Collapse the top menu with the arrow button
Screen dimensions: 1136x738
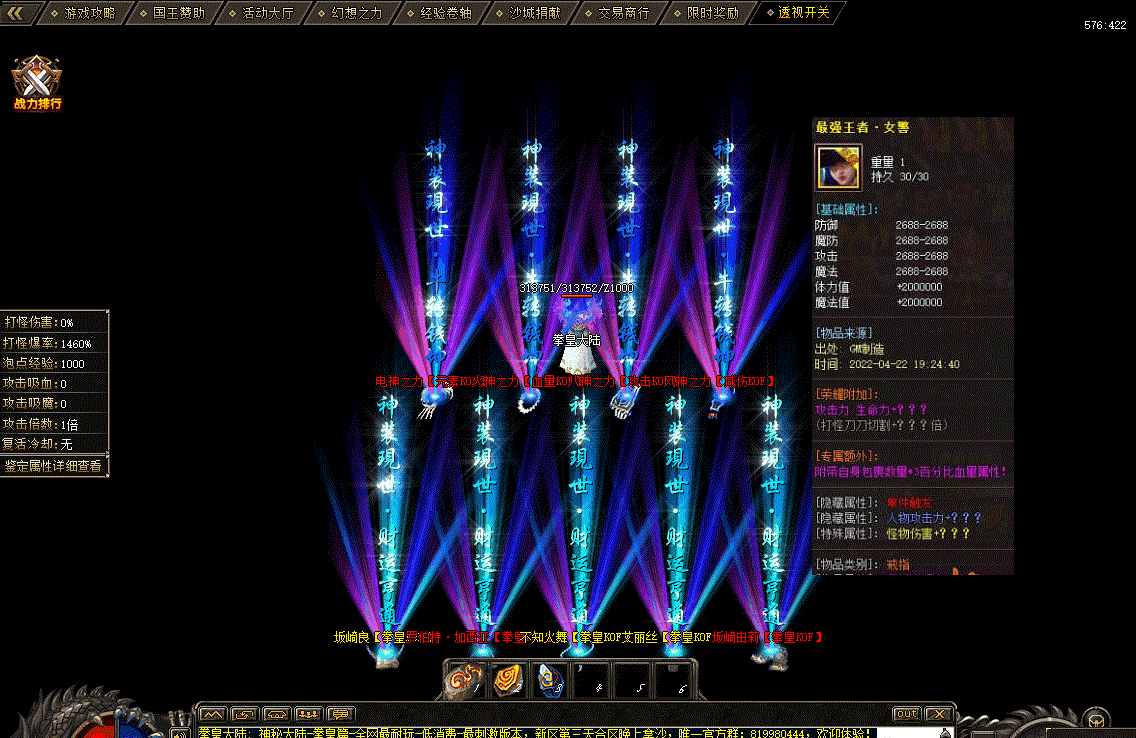[22, 13]
